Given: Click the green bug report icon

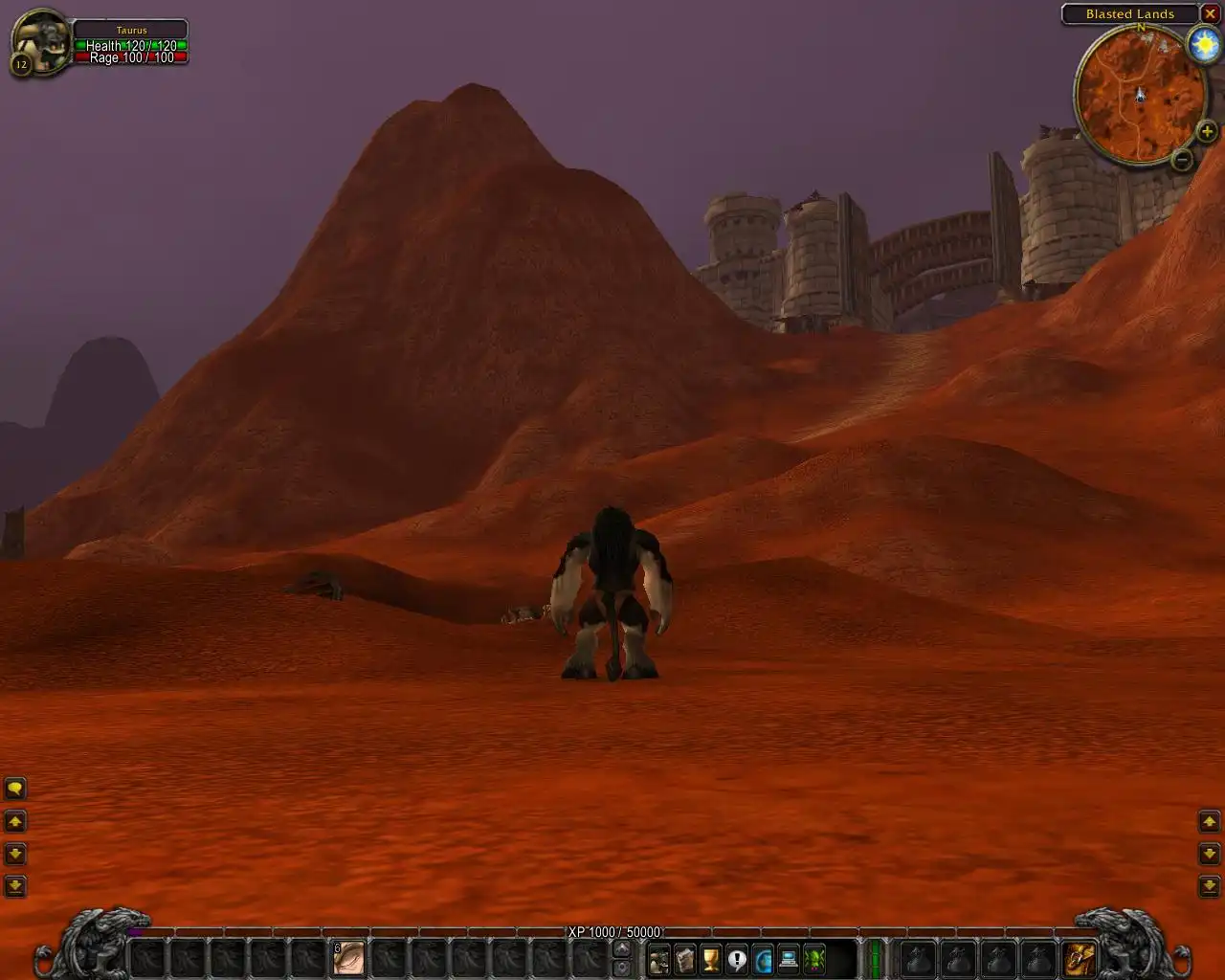Looking at the screenshot, I should tap(814, 958).
